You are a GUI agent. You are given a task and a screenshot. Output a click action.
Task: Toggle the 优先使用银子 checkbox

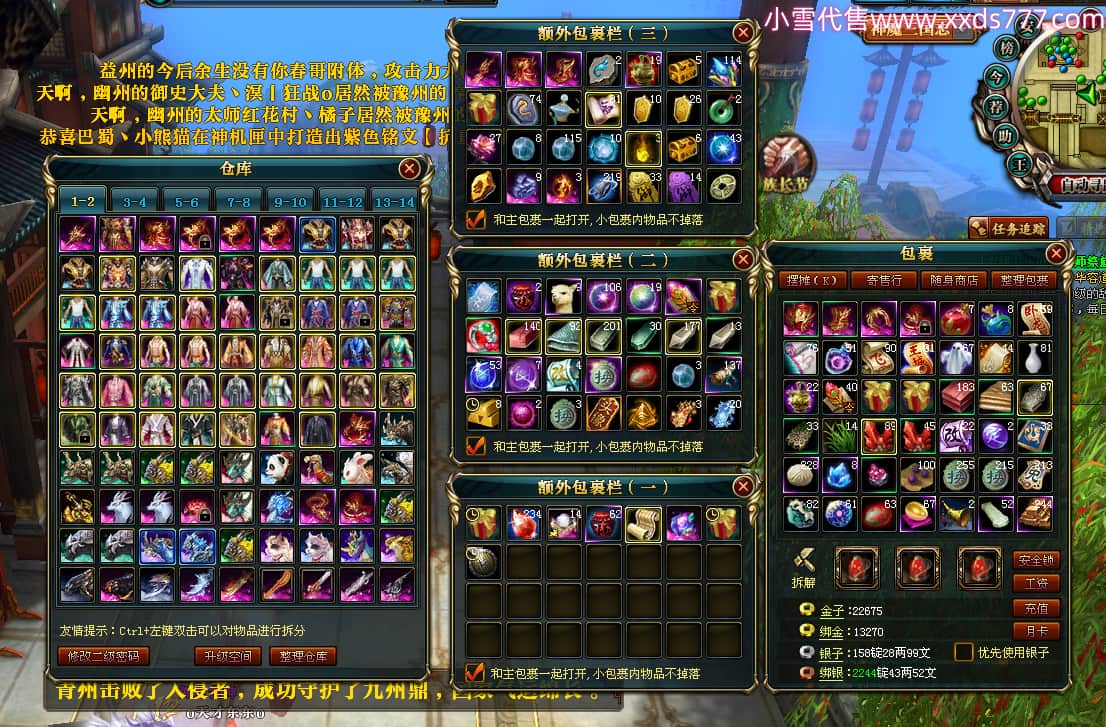coord(963,652)
